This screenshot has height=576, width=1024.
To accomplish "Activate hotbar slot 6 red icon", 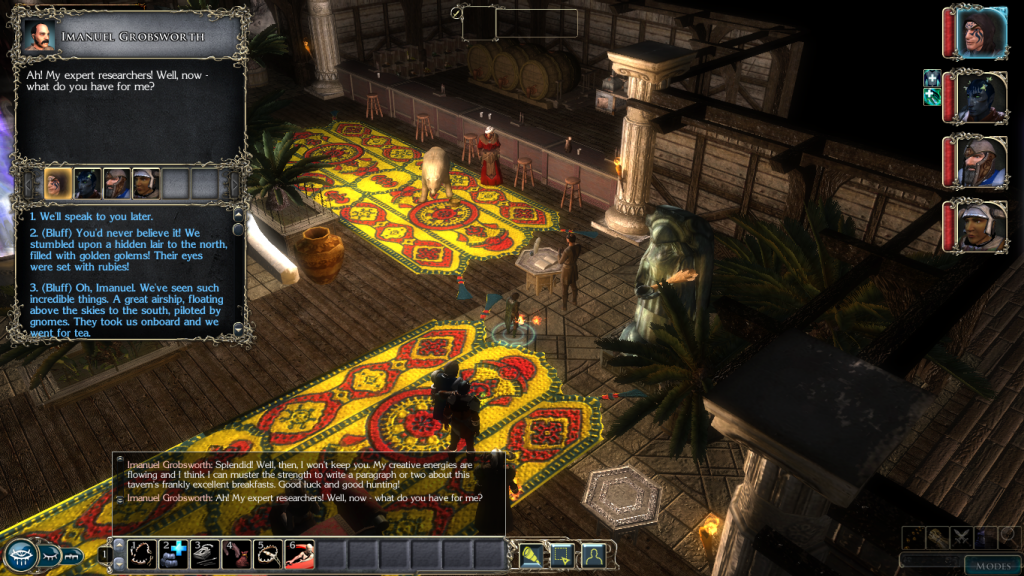I will (300, 553).
